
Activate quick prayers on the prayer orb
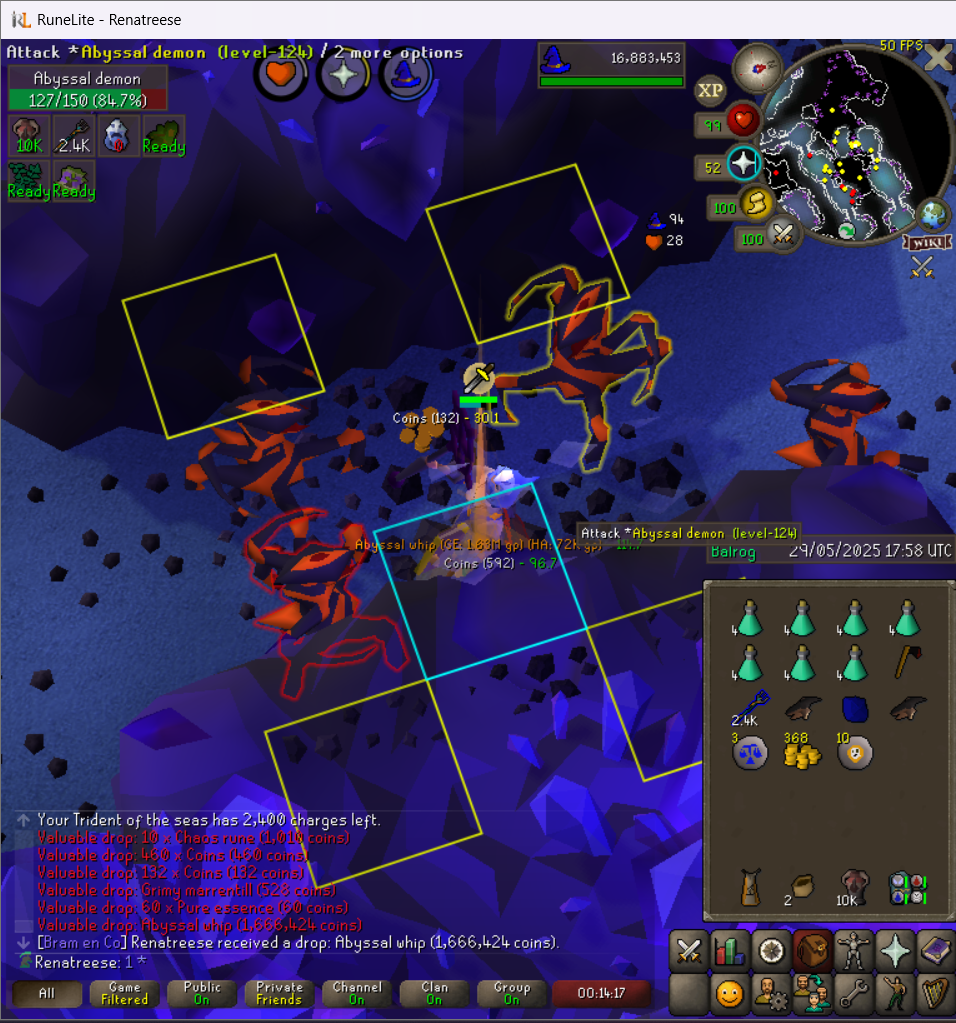click(743, 163)
